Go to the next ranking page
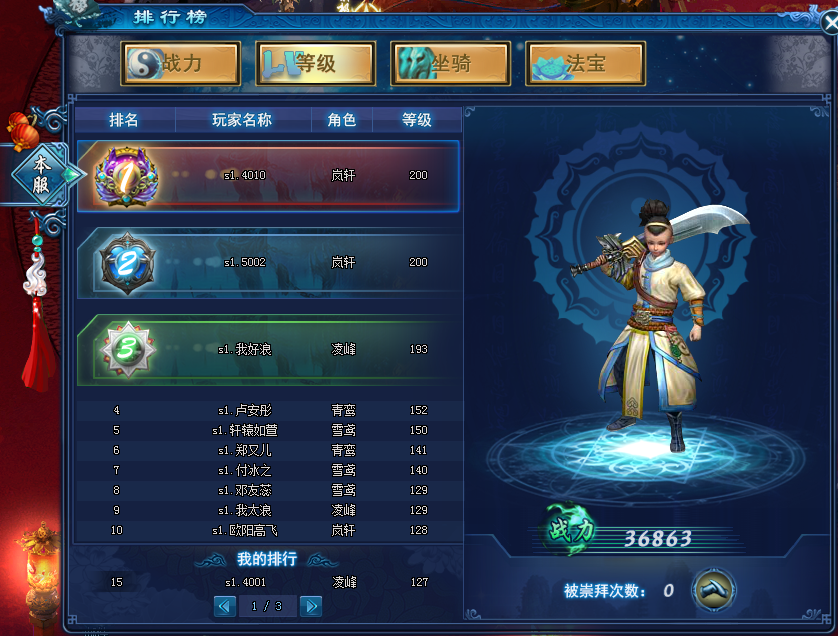This screenshot has width=838, height=636. [311, 606]
